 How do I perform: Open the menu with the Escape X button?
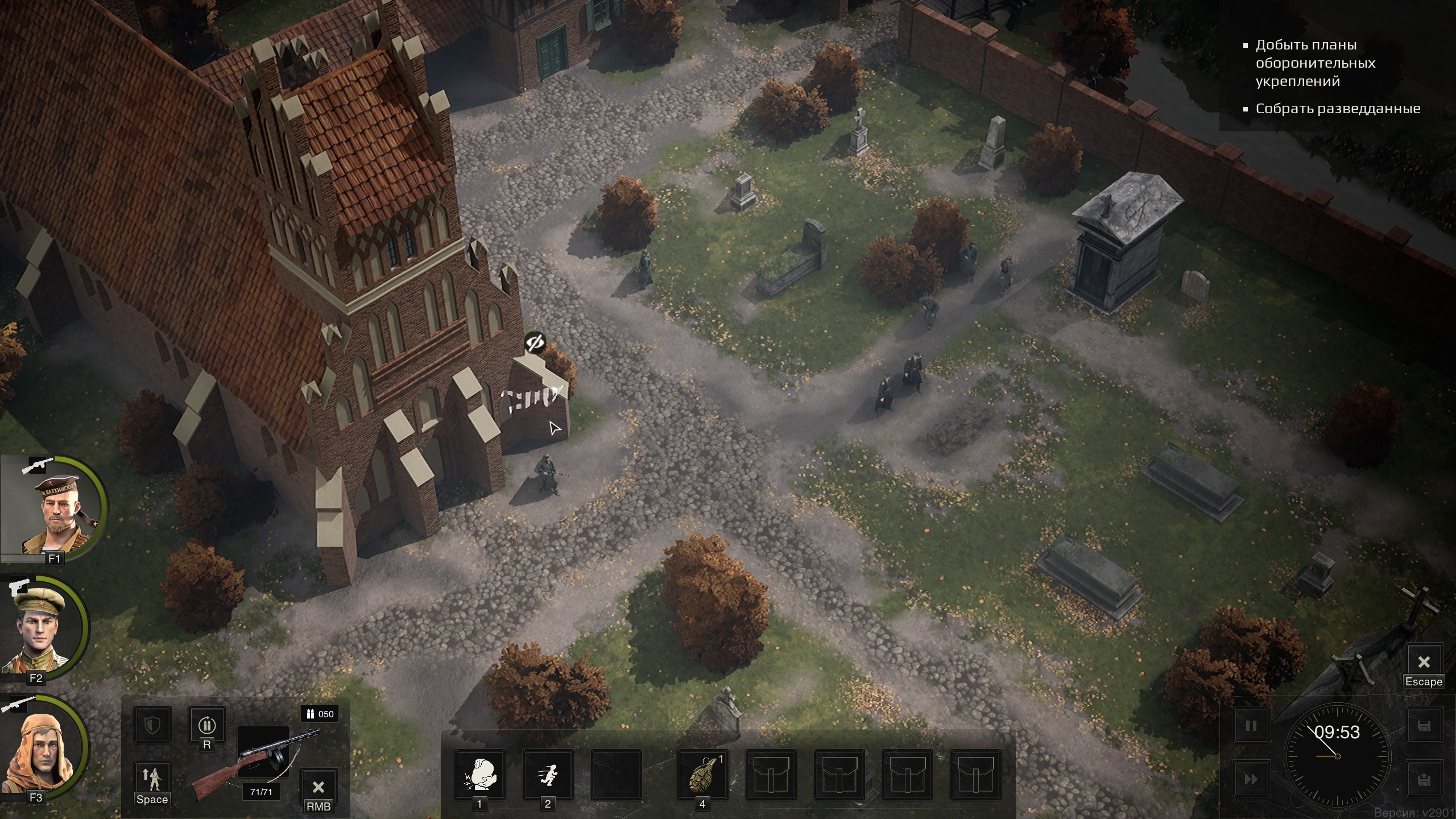point(1424,662)
